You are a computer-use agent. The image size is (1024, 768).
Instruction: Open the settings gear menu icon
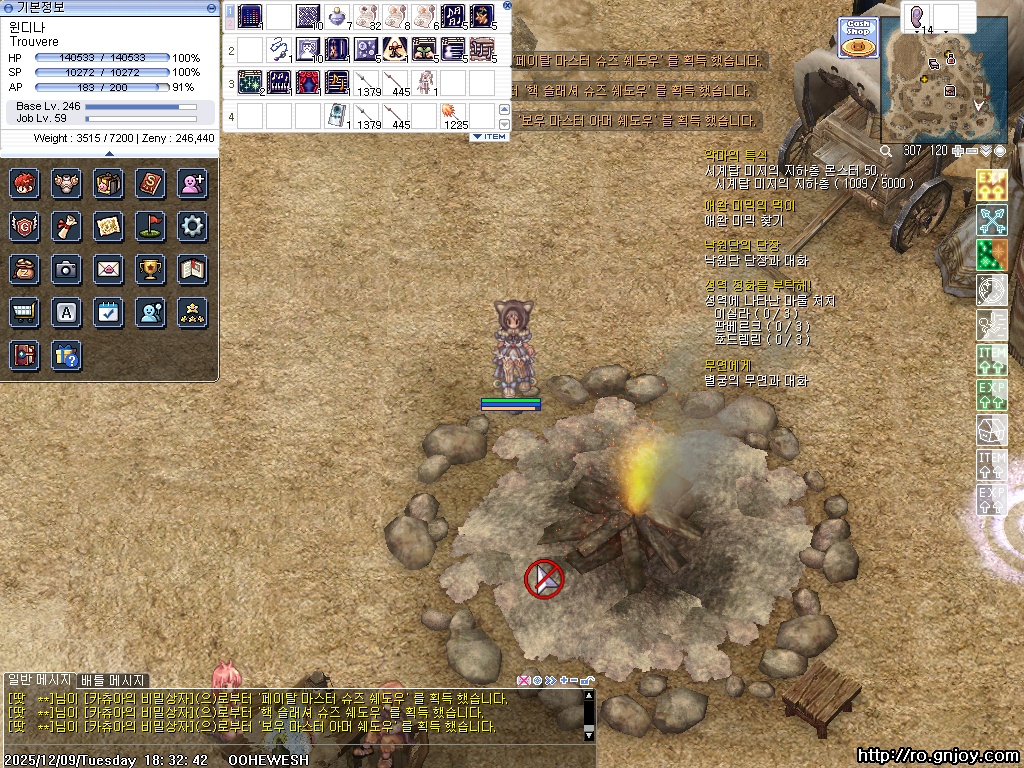(192, 226)
